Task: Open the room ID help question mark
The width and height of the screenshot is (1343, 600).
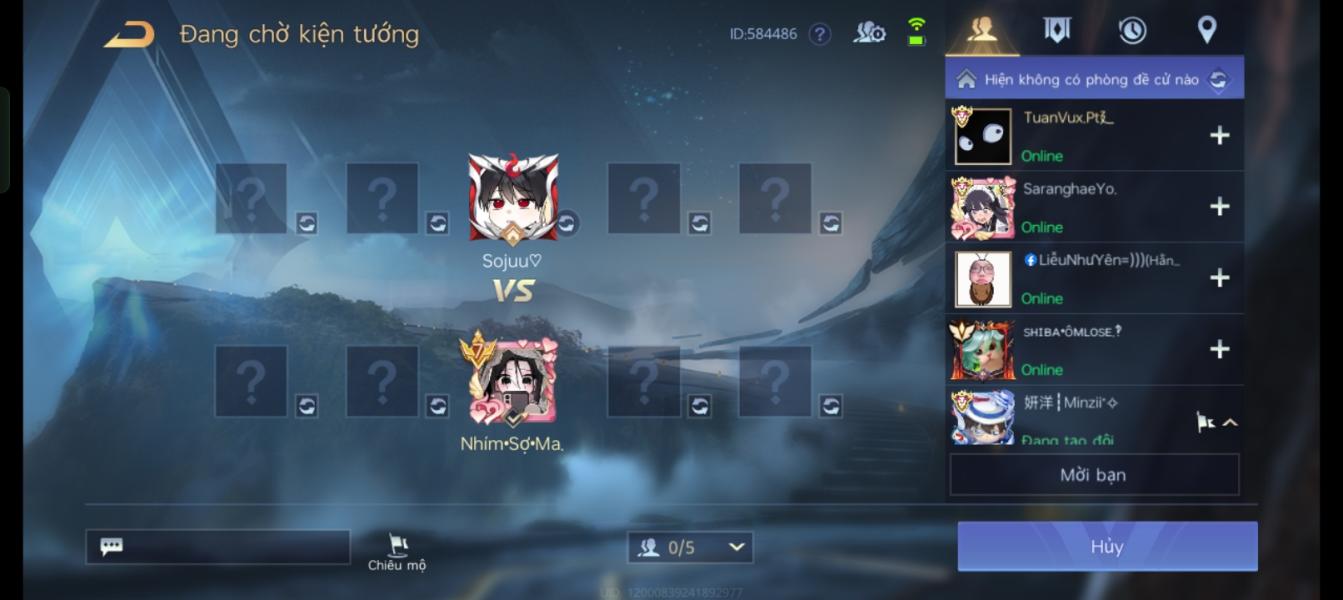Action: tap(820, 34)
